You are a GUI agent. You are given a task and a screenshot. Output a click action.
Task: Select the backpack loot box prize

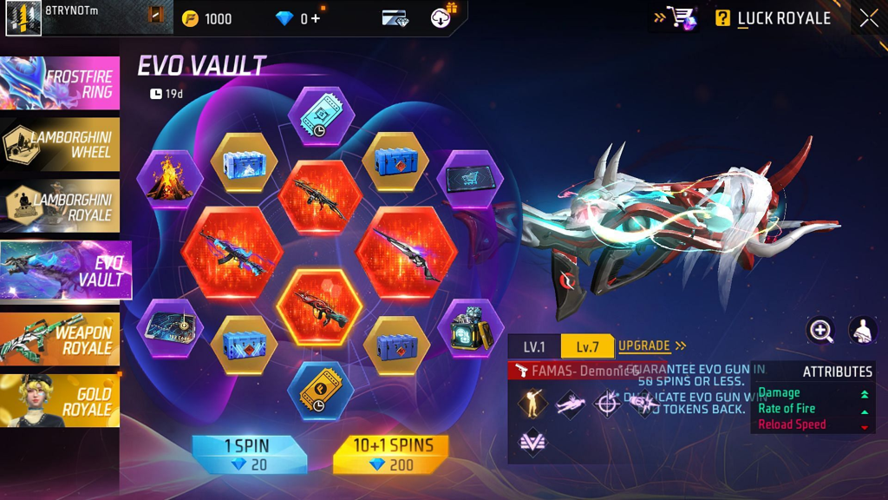point(470,329)
